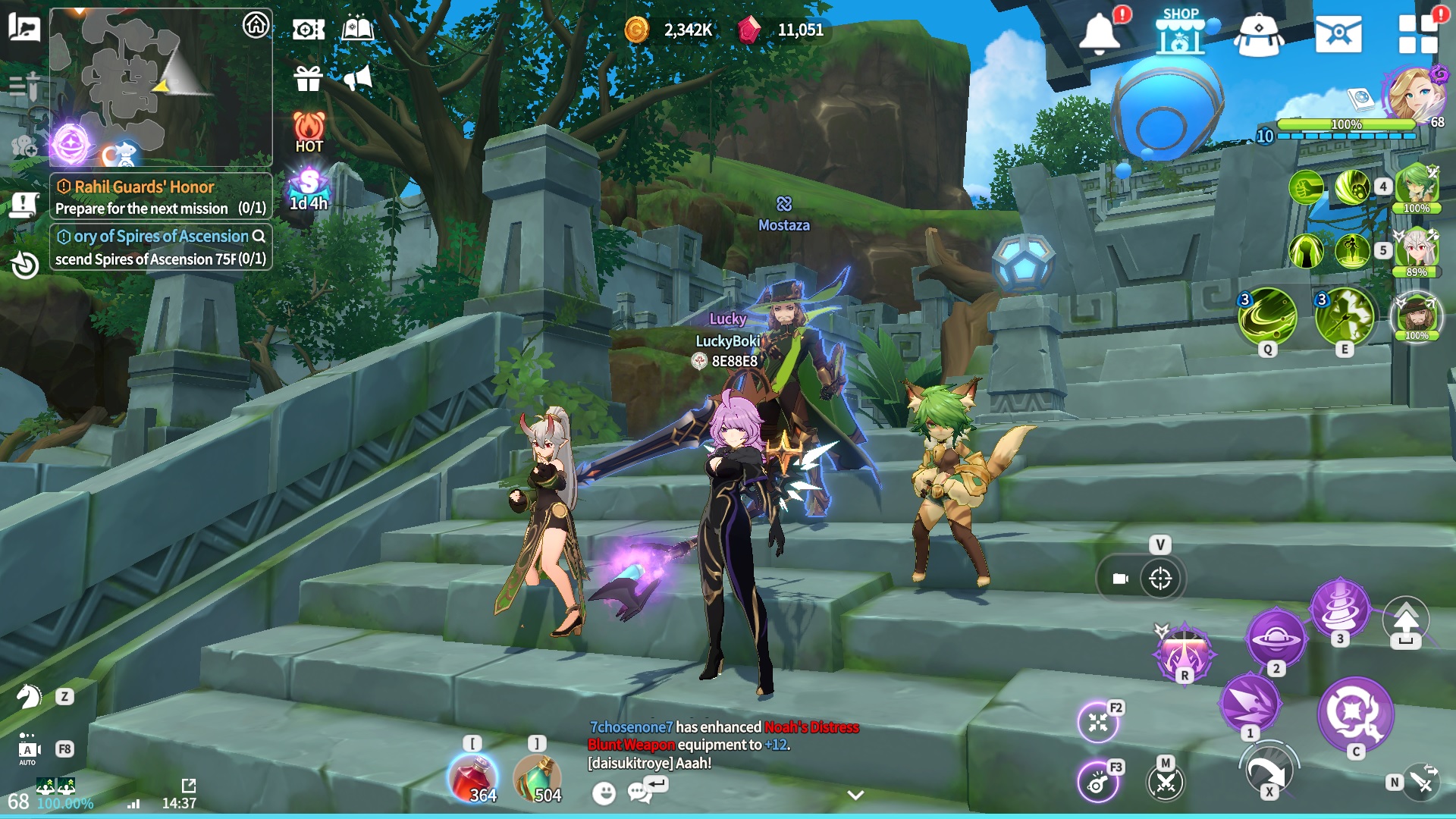Open the four-square main menu
Image resolution: width=1456 pixels, height=819 pixels.
click(x=1417, y=33)
